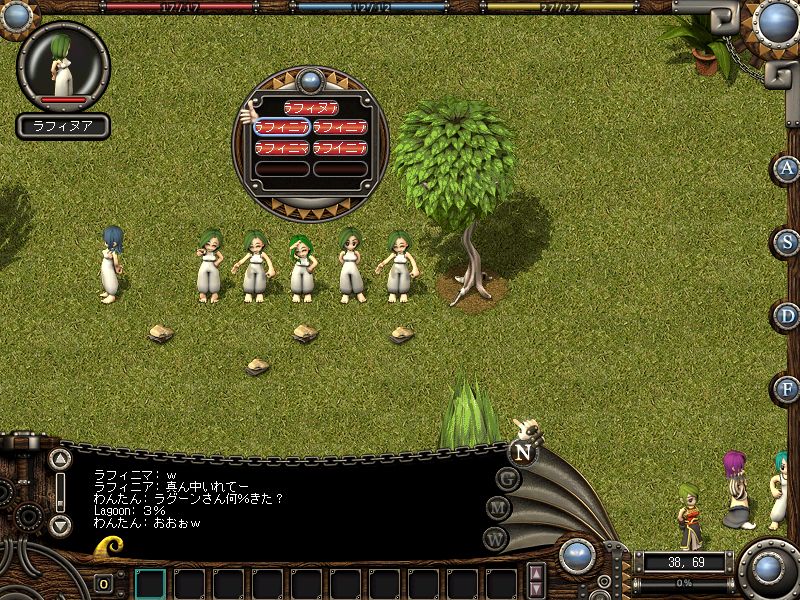Activate the S shortcut button

pyautogui.click(x=787, y=241)
